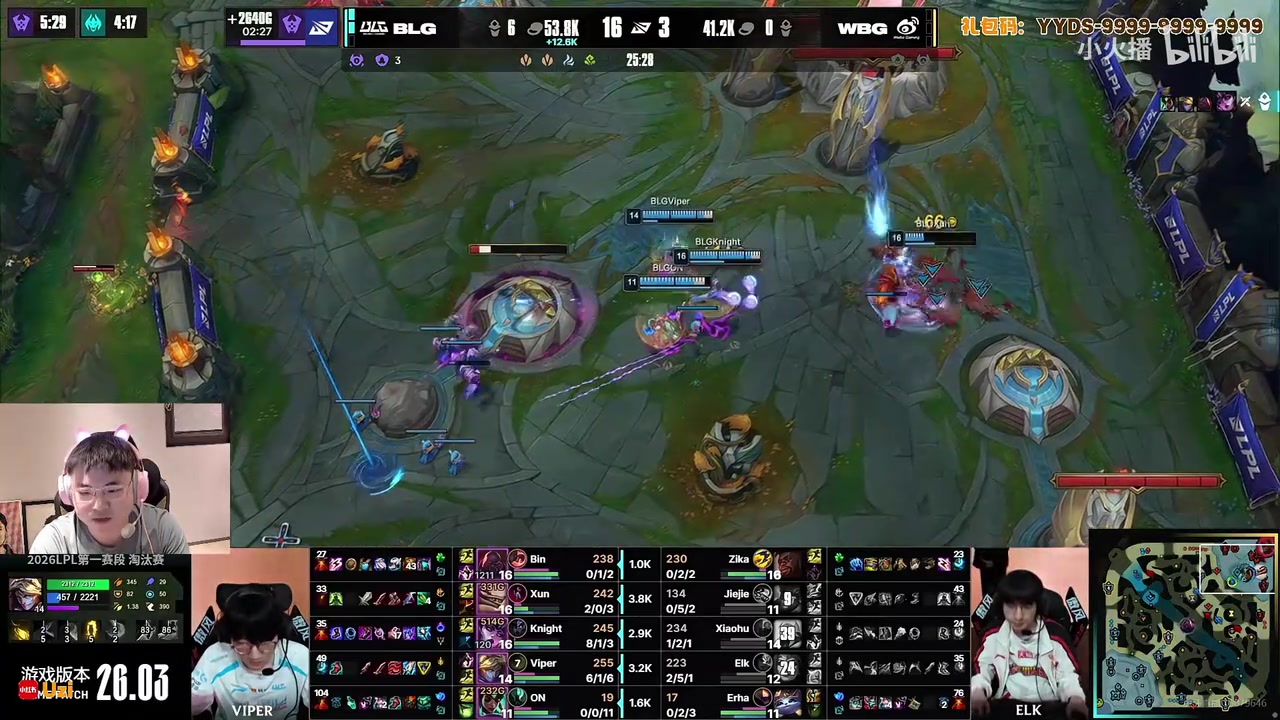Click the 5:29 objective respawn timer icon
This screenshot has width=1280, height=720.
pyautogui.click(x=22, y=22)
